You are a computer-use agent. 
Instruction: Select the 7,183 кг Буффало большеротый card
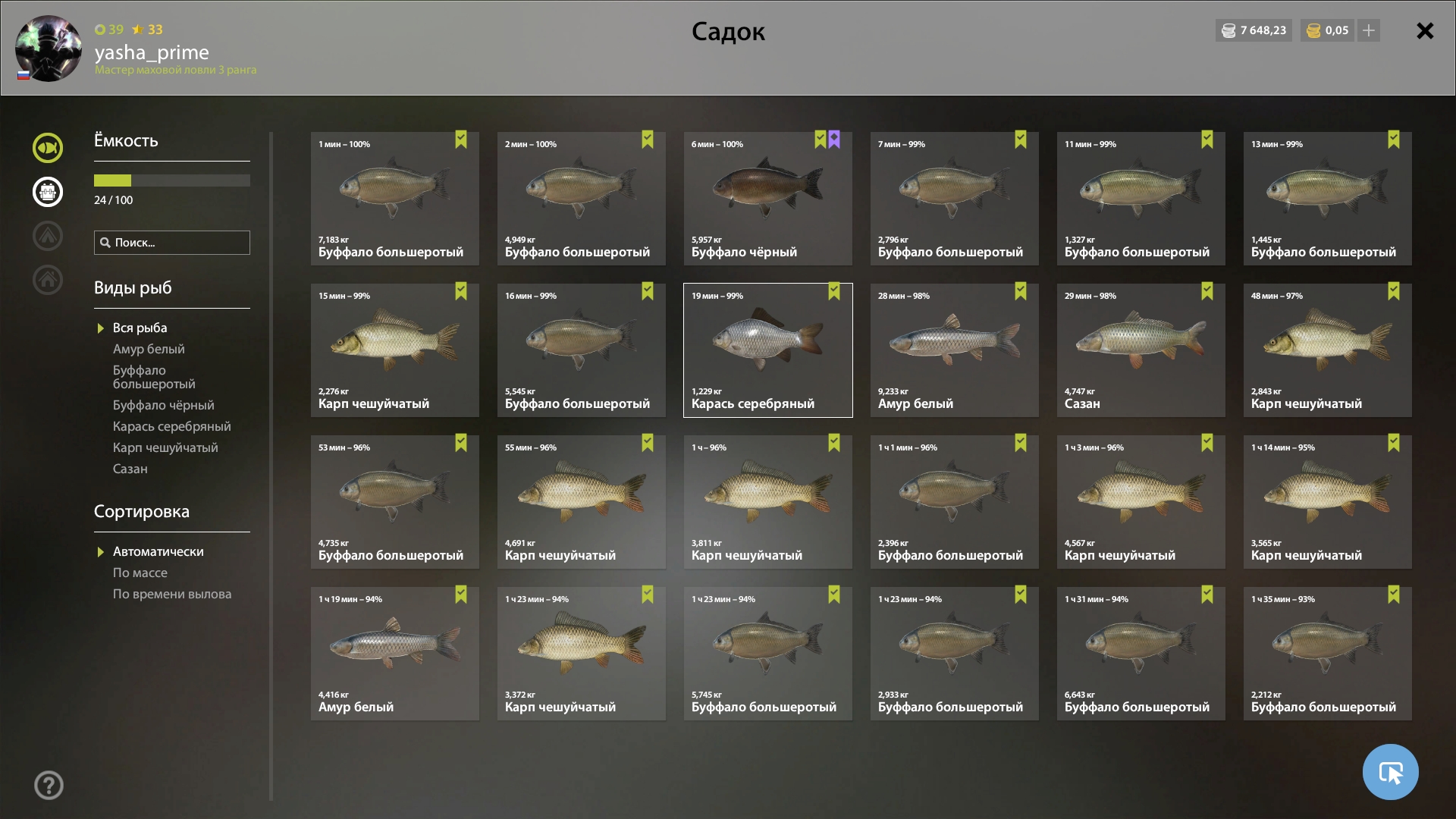(394, 199)
